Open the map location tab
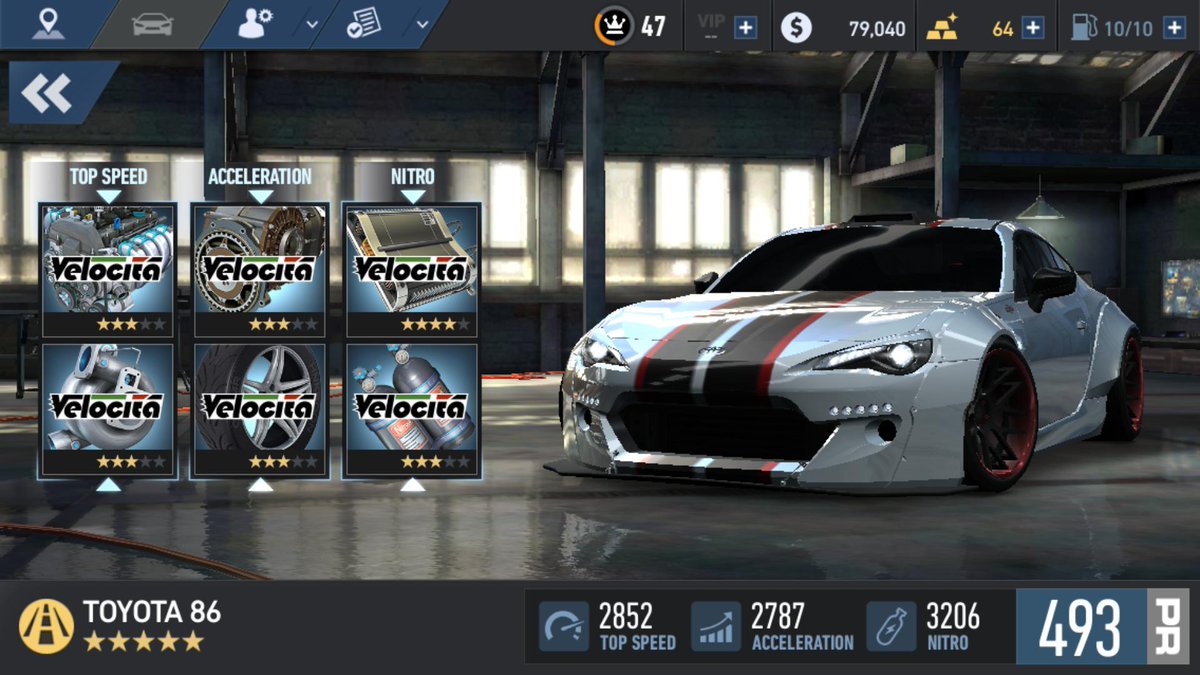Screen dimensions: 1200x675 pyautogui.click(x=46, y=24)
